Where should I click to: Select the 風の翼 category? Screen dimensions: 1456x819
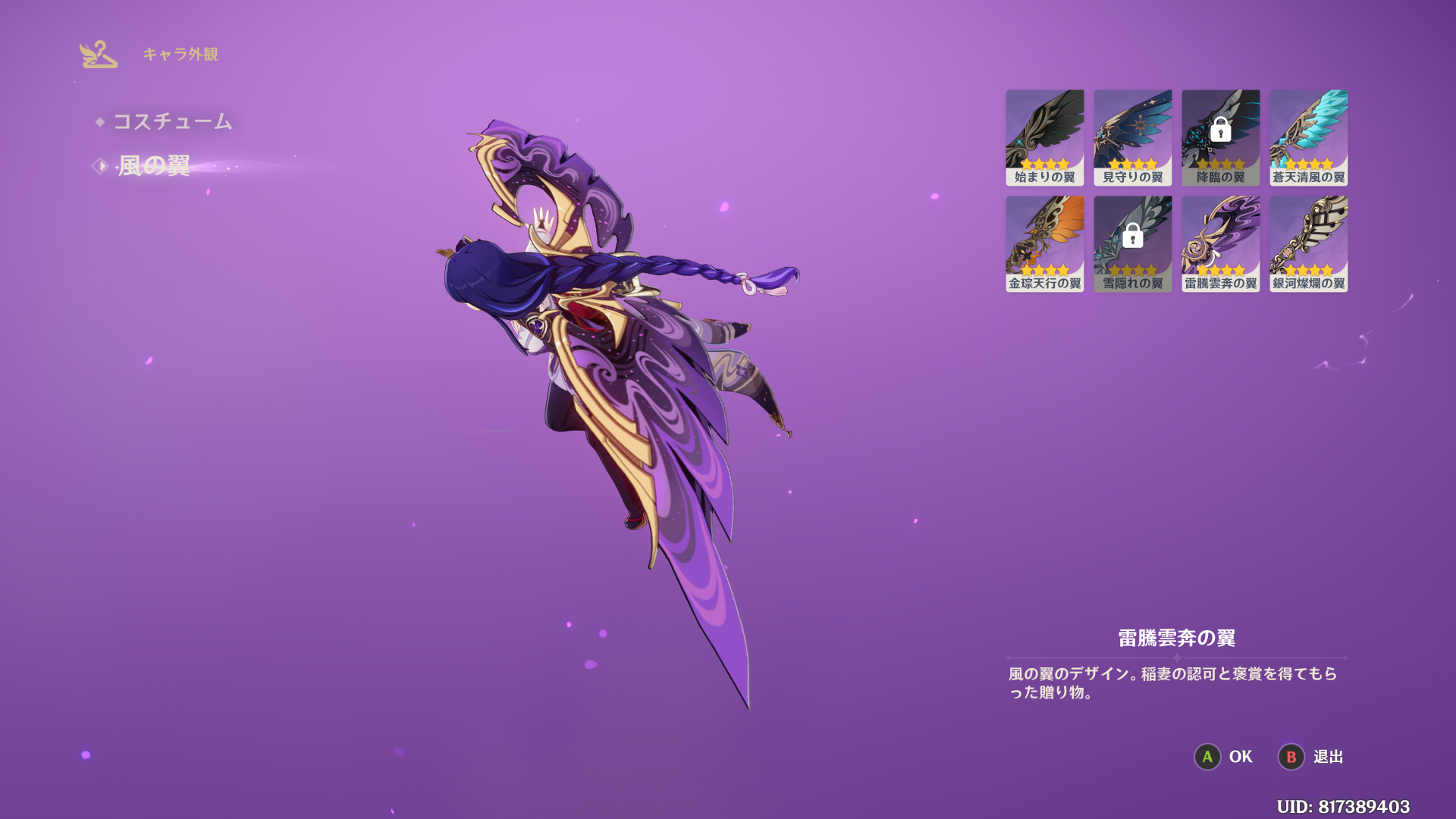[154, 166]
